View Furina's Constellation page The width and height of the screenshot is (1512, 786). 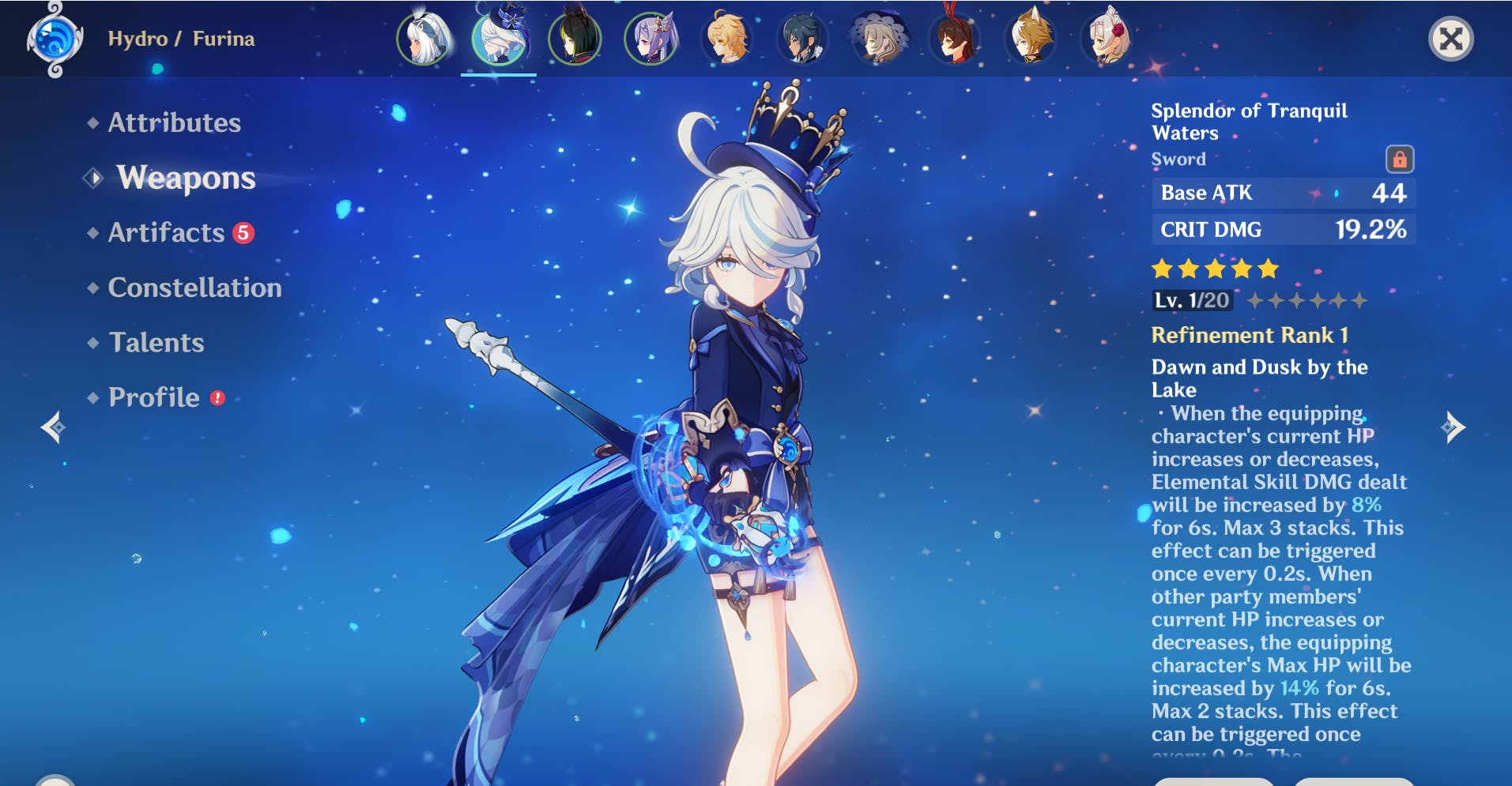(x=194, y=288)
